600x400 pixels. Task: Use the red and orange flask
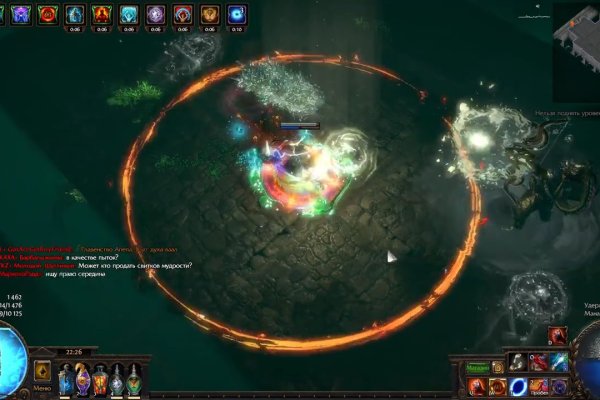[100, 379]
